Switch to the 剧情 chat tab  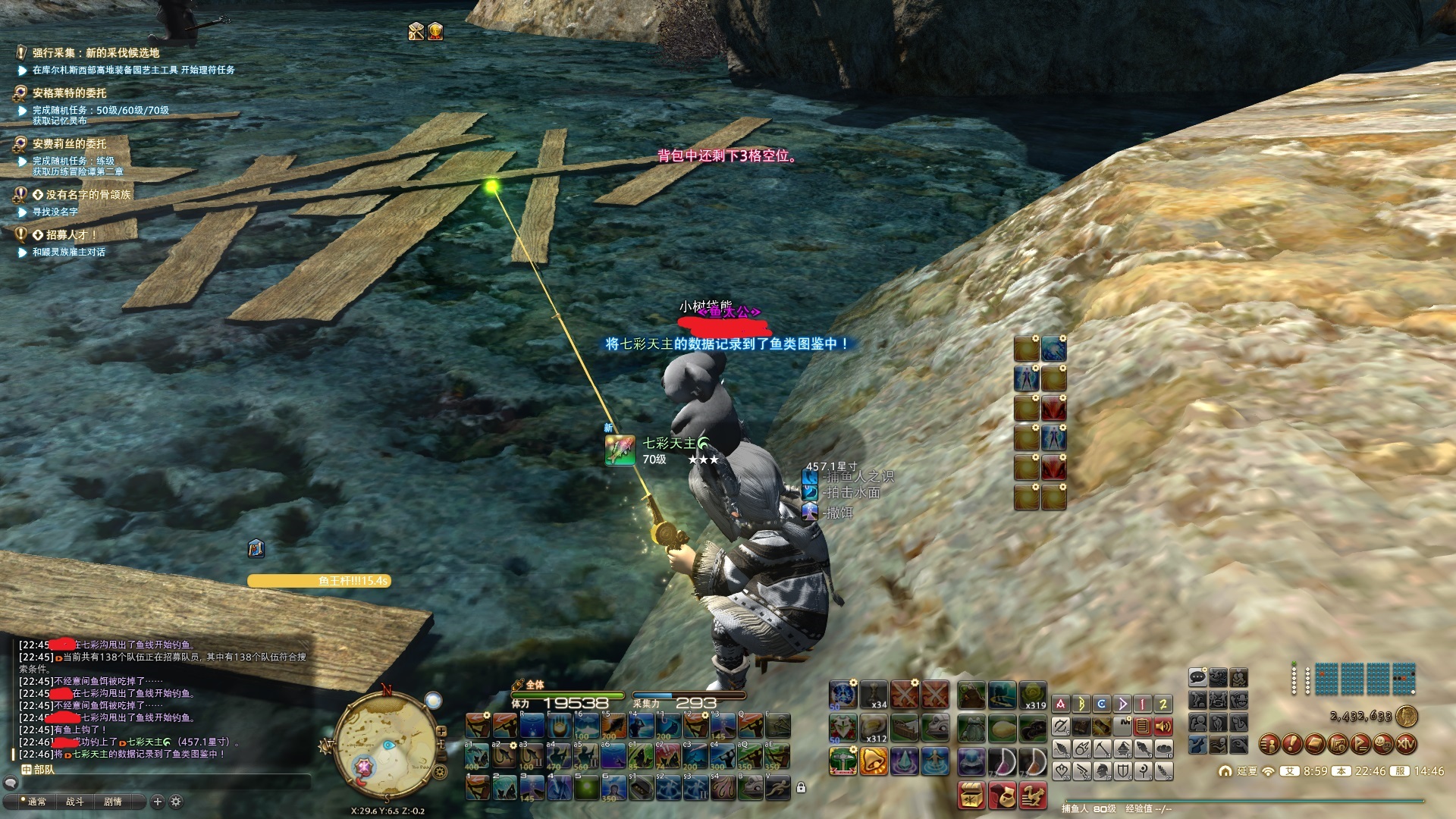113,802
